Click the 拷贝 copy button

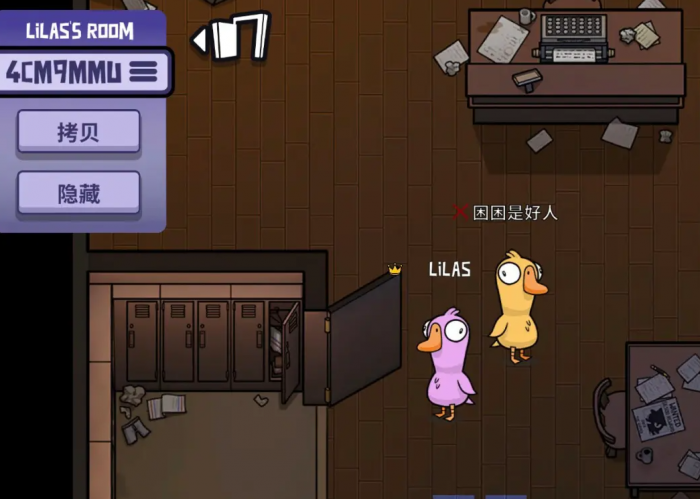coord(78,132)
